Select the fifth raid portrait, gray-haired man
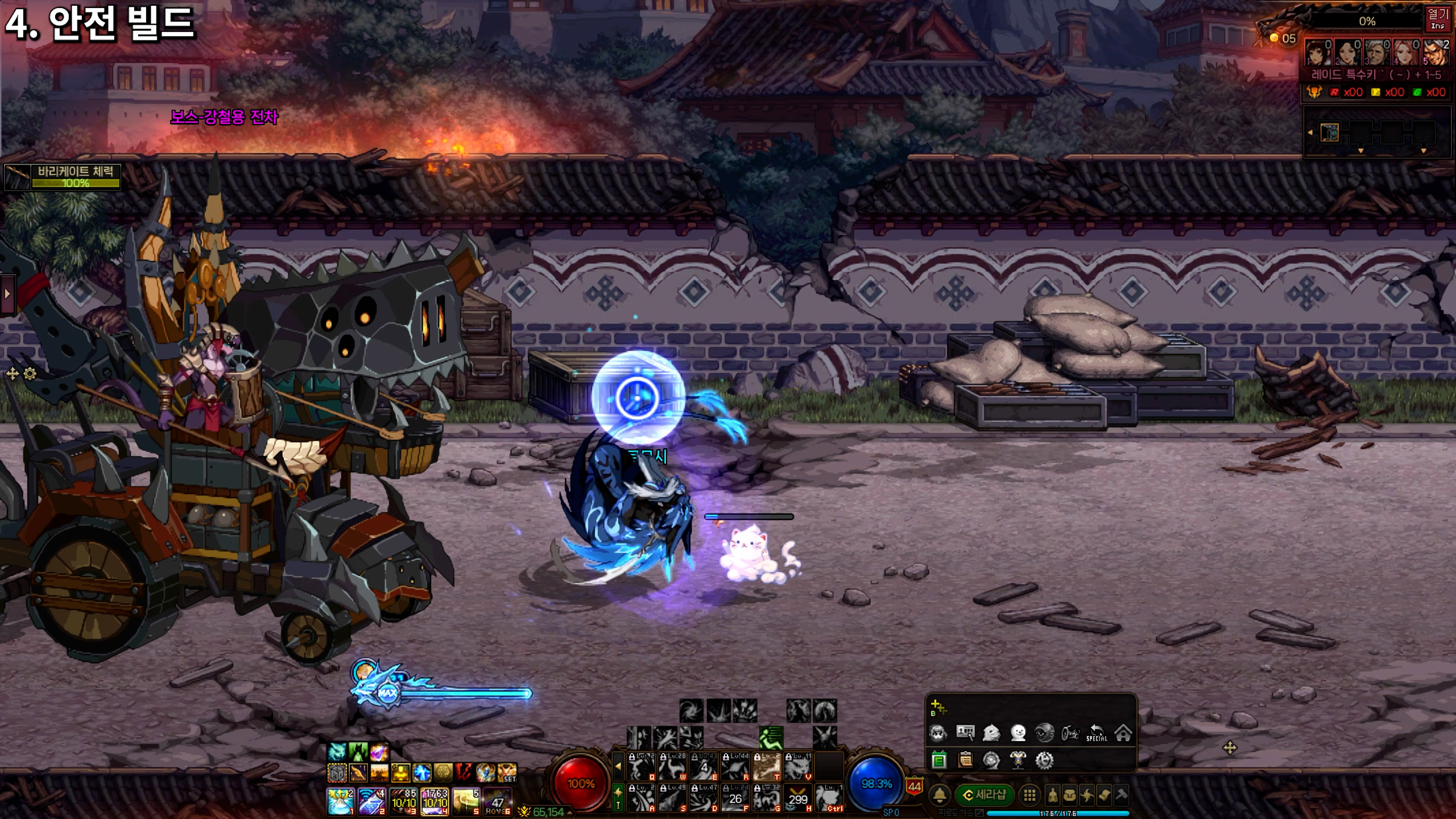The width and height of the screenshot is (1456, 819). pyautogui.click(x=1436, y=52)
